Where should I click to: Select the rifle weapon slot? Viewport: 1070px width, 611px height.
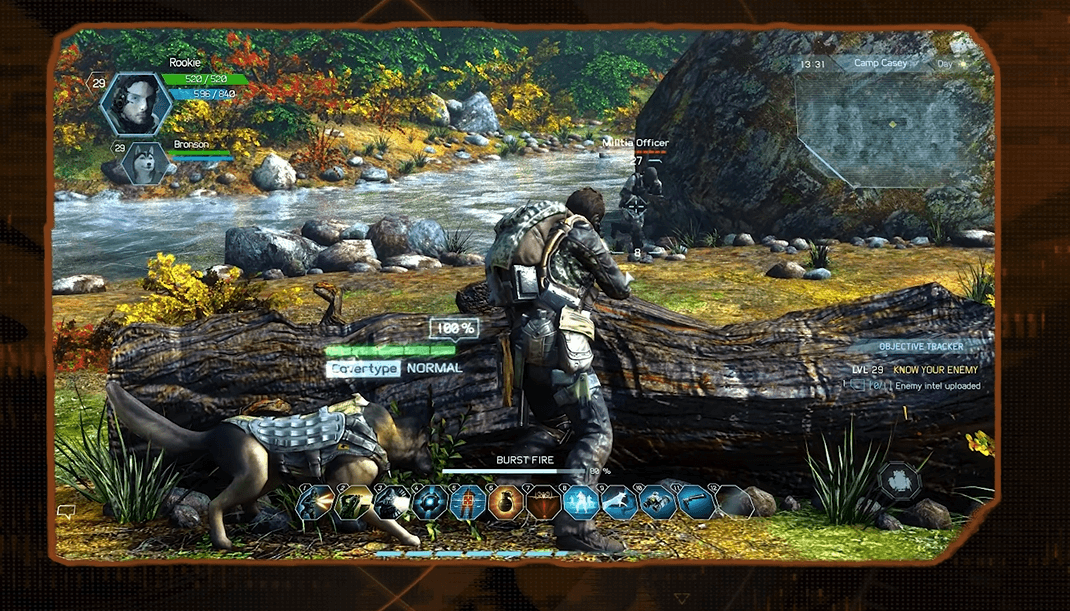(x=694, y=501)
